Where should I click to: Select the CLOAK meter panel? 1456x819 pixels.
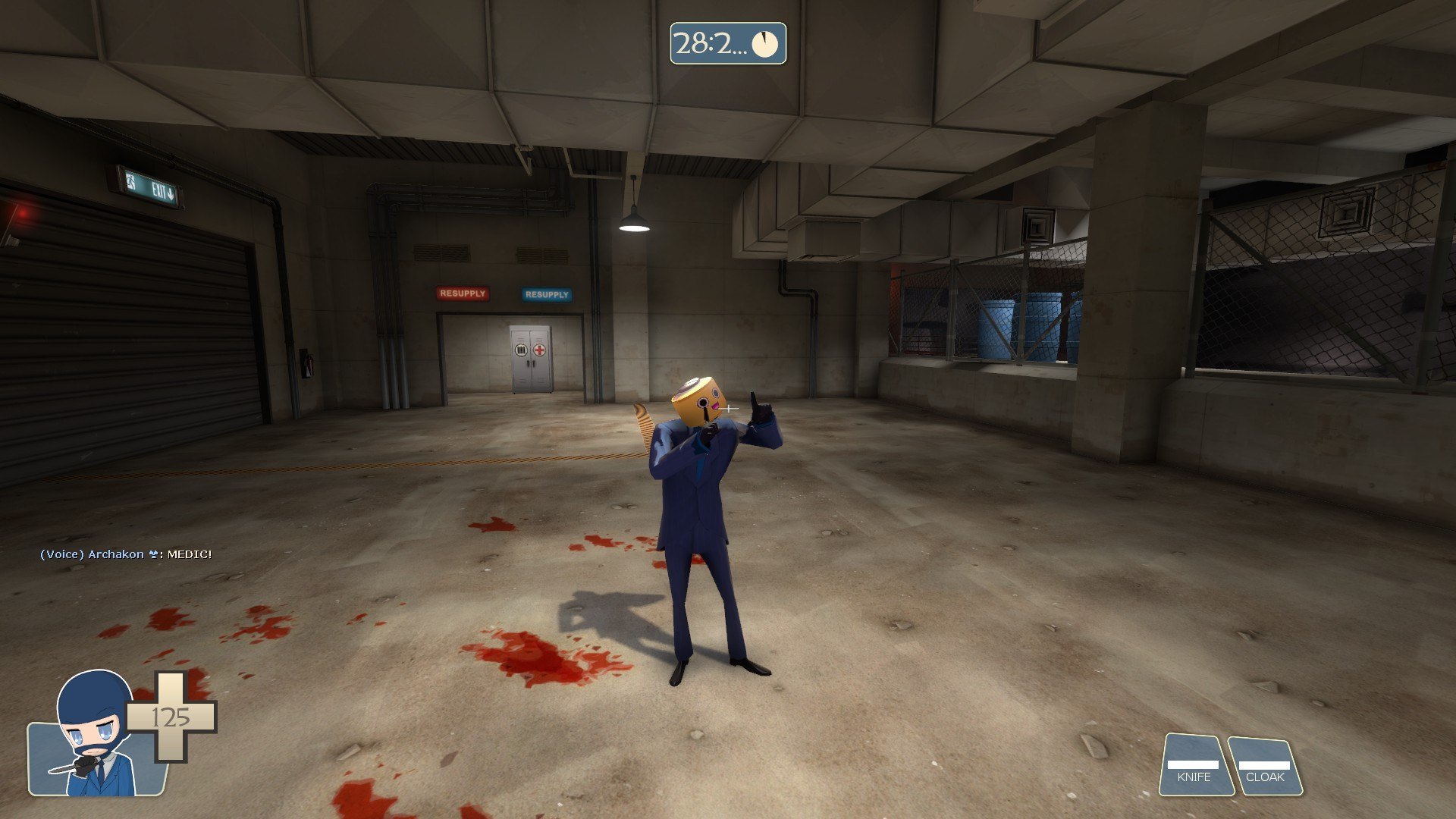(x=1265, y=767)
